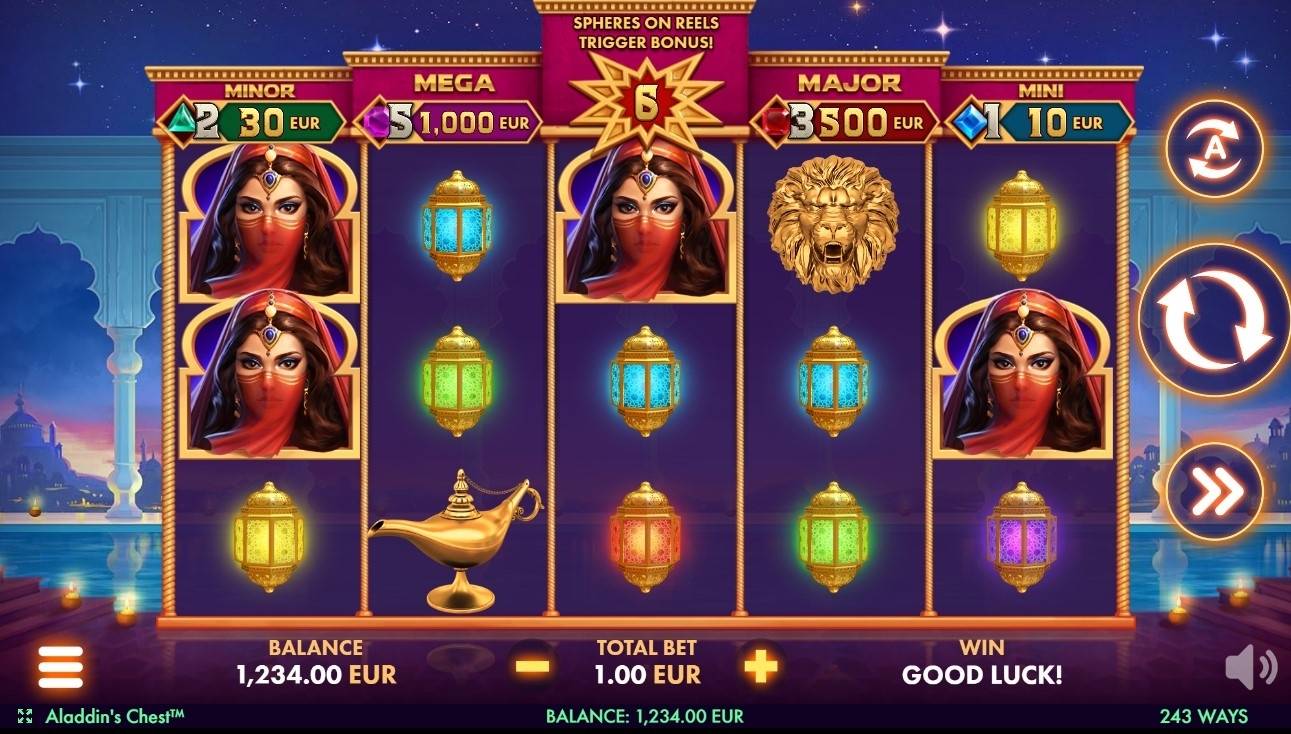This screenshot has height=734, width=1291.
Task: Mute the sound with the speaker icon
Action: (x=1250, y=668)
